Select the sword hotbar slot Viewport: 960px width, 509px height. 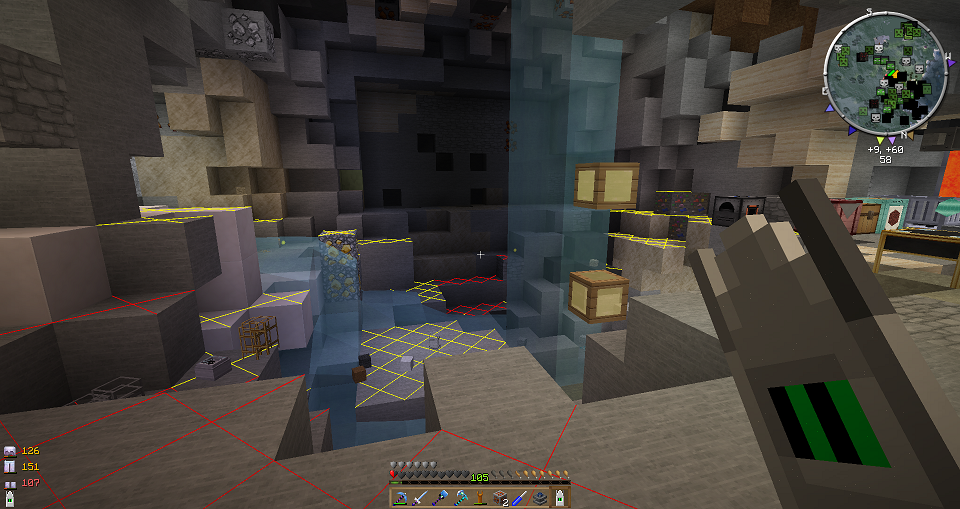tap(419, 497)
